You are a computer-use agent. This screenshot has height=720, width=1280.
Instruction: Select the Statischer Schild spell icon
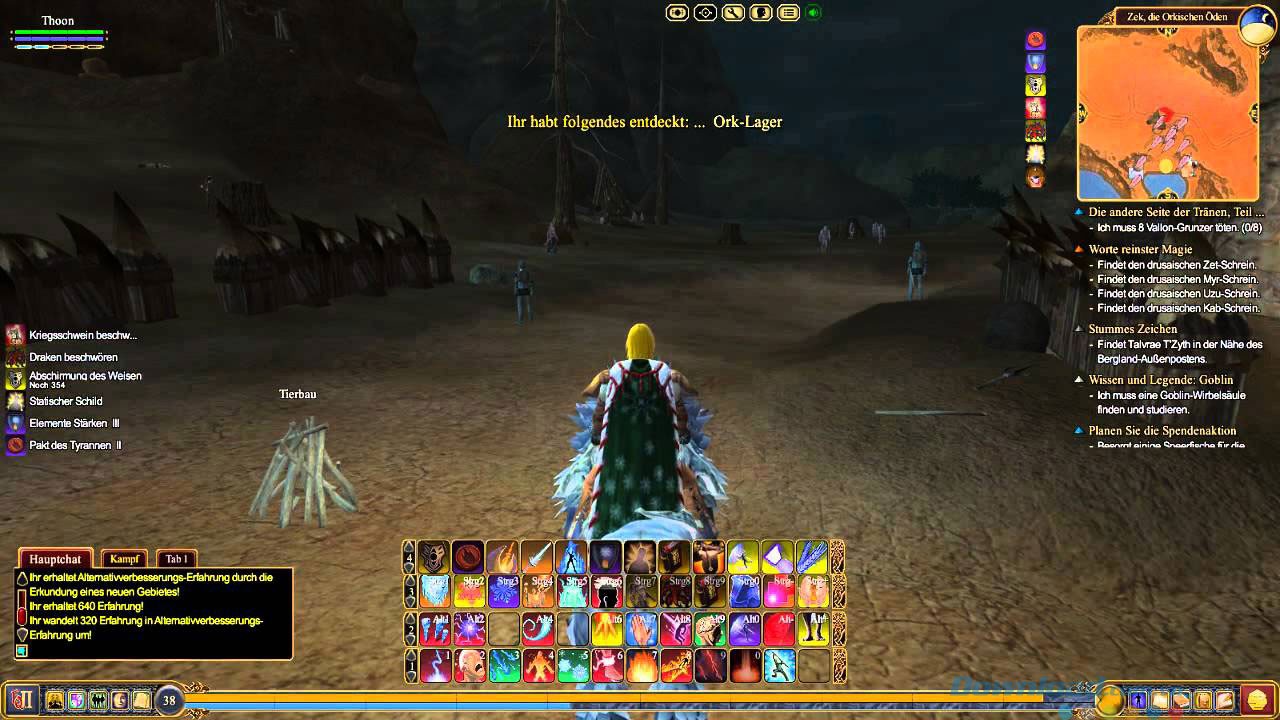pyautogui.click(x=14, y=400)
